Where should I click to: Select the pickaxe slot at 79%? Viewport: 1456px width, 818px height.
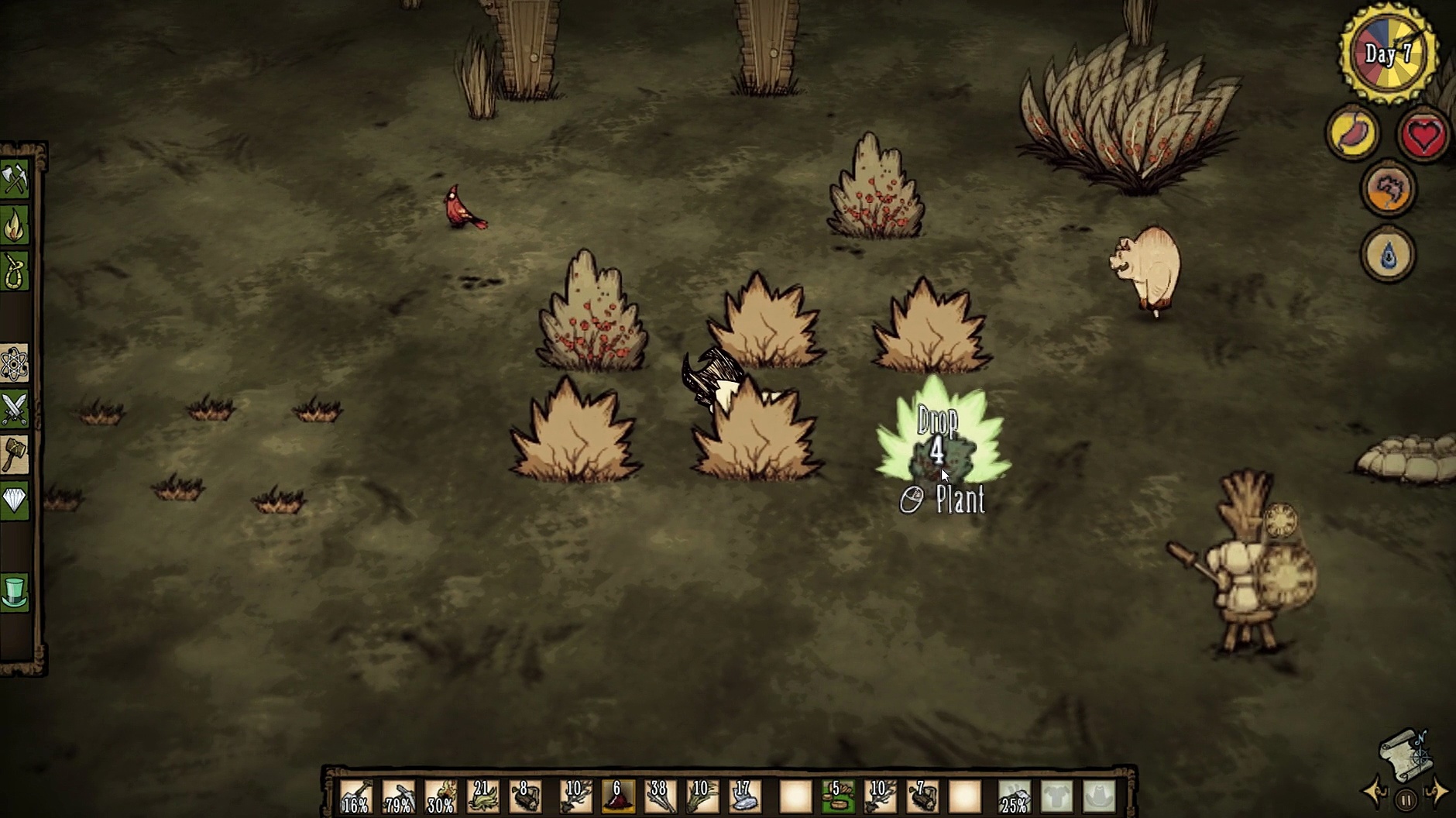click(399, 796)
